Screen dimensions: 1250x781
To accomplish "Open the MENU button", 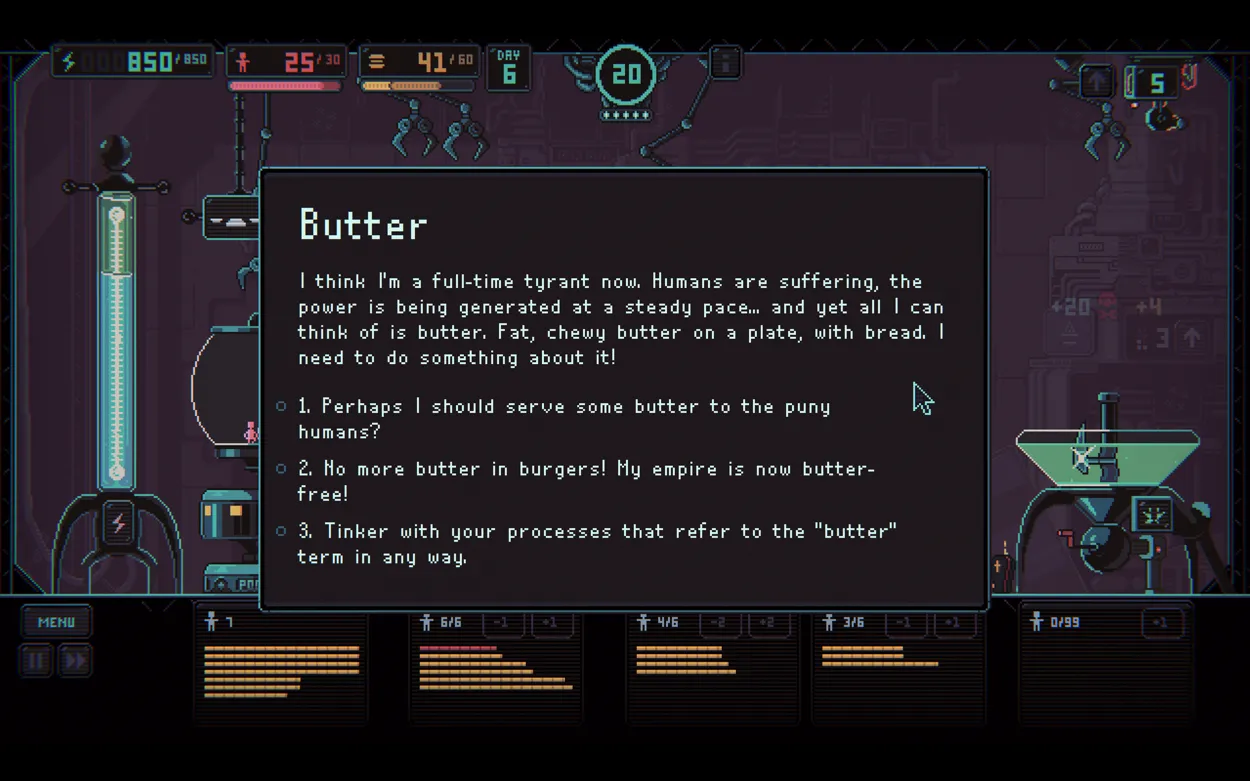I will [57, 622].
